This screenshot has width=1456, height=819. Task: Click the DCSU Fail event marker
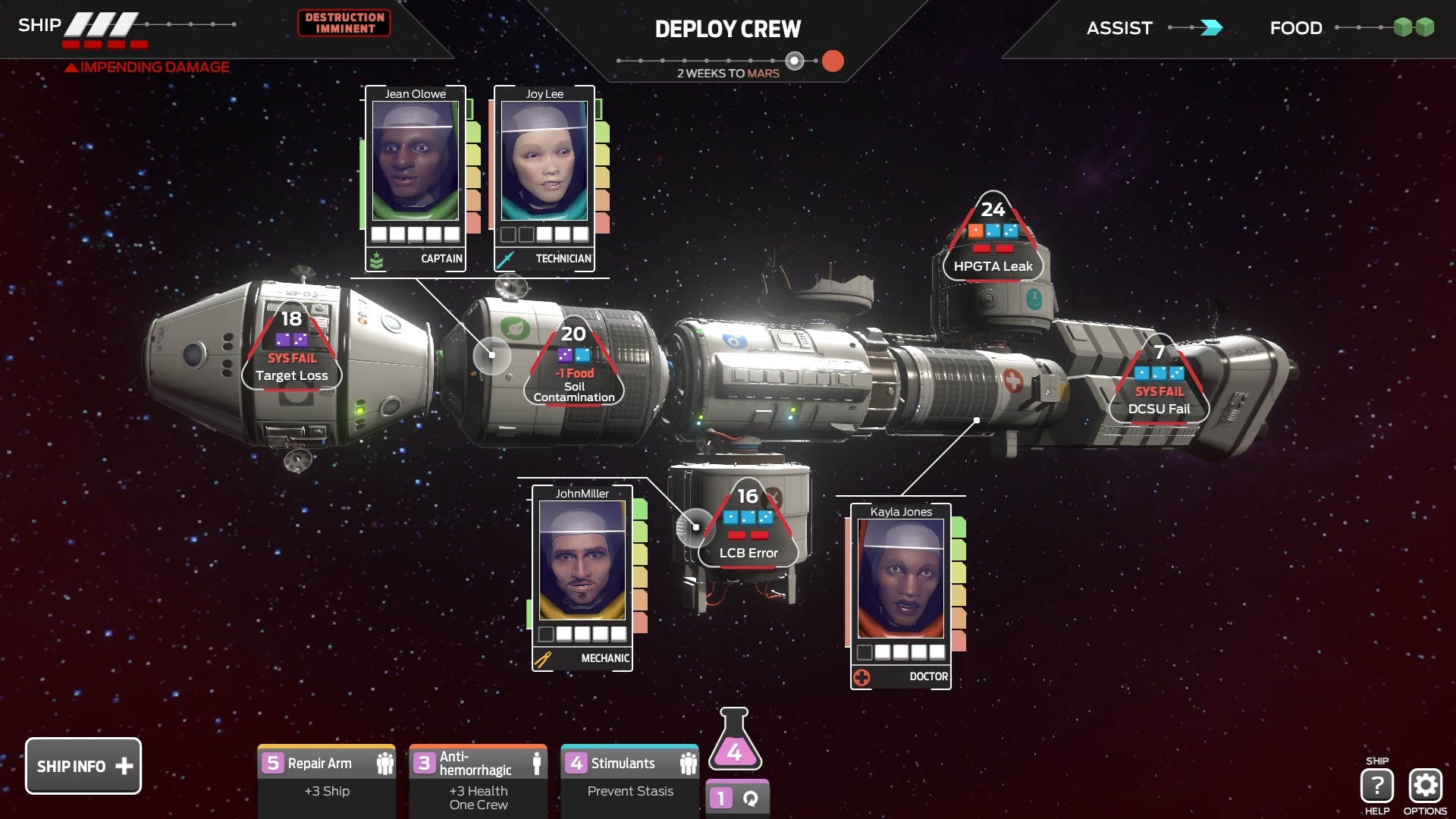coord(1159,382)
